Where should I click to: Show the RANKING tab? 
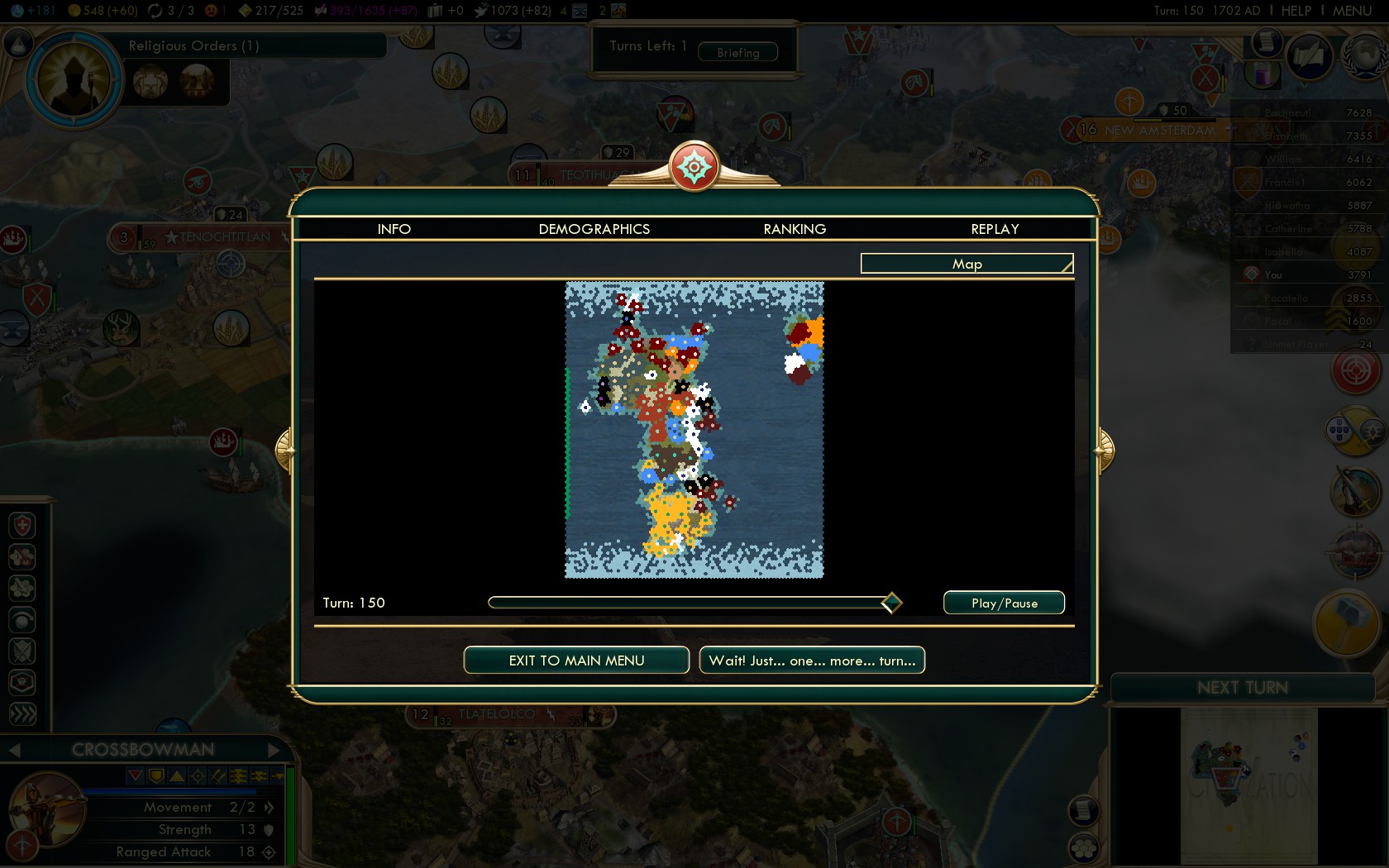pyautogui.click(x=795, y=229)
